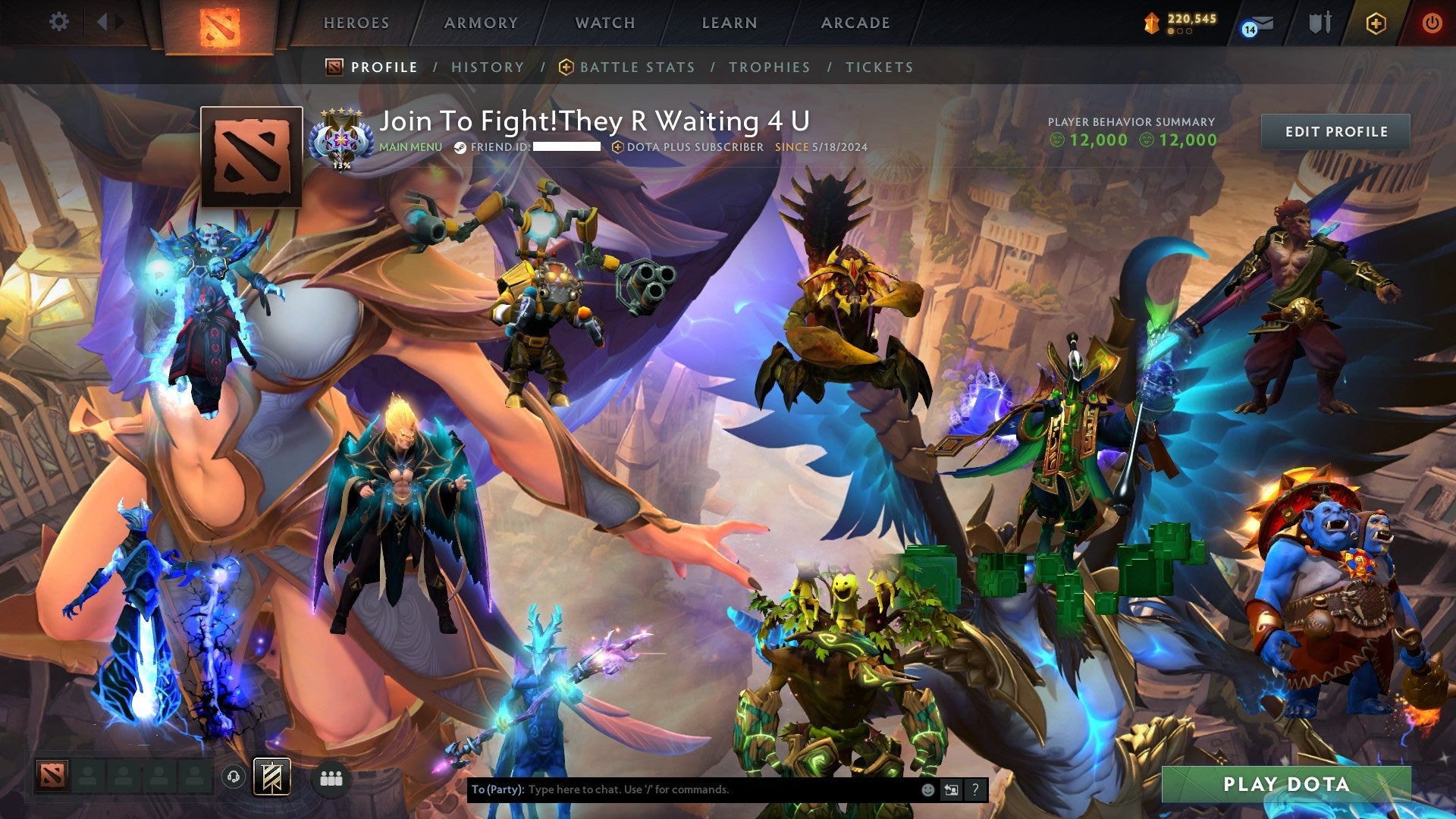Image resolution: width=1456 pixels, height=819 pixels.
Task: Click the armory shield and sword icon
Action: click(1319, 23)
